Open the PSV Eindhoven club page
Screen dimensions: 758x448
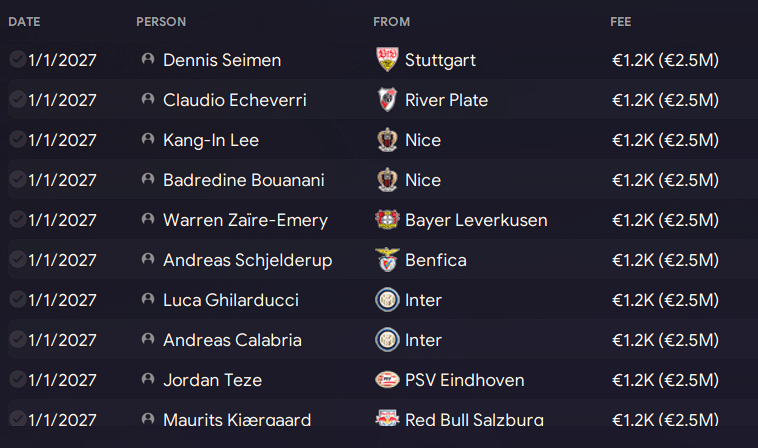(464, 380)
